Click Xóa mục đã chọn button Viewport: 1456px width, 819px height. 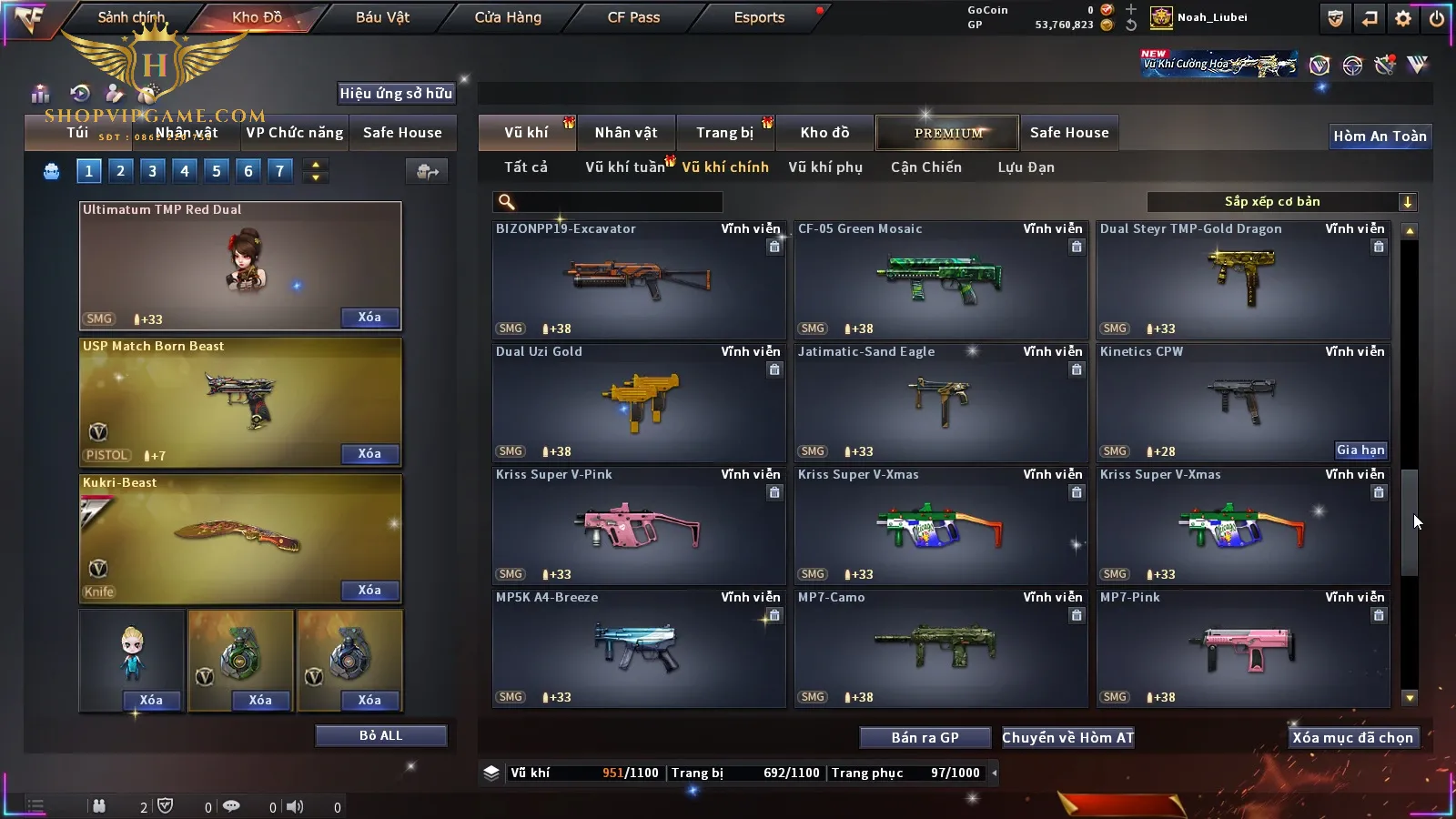point(1352,738)
